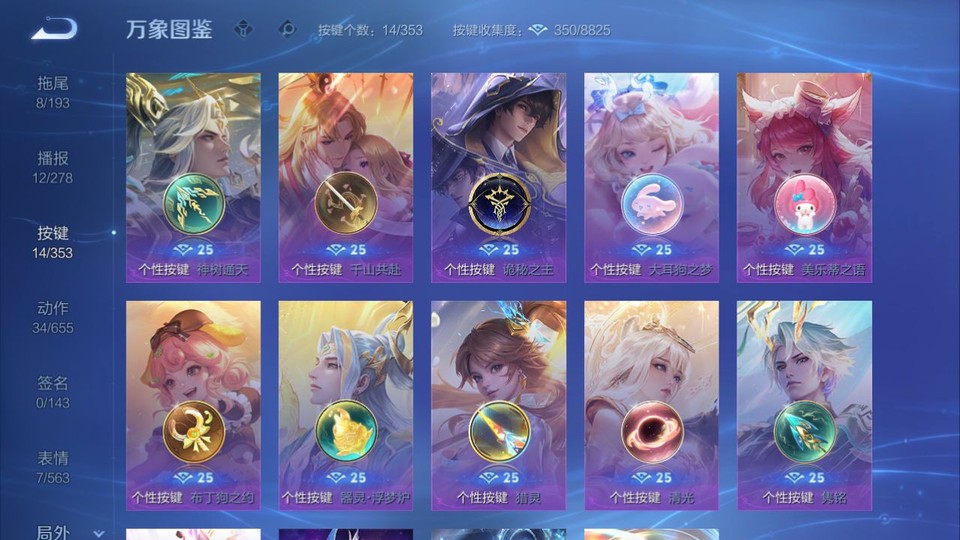Open the 器灵·浮梦炉 card
Screen dimensions: 960x540
pos(346,405)
